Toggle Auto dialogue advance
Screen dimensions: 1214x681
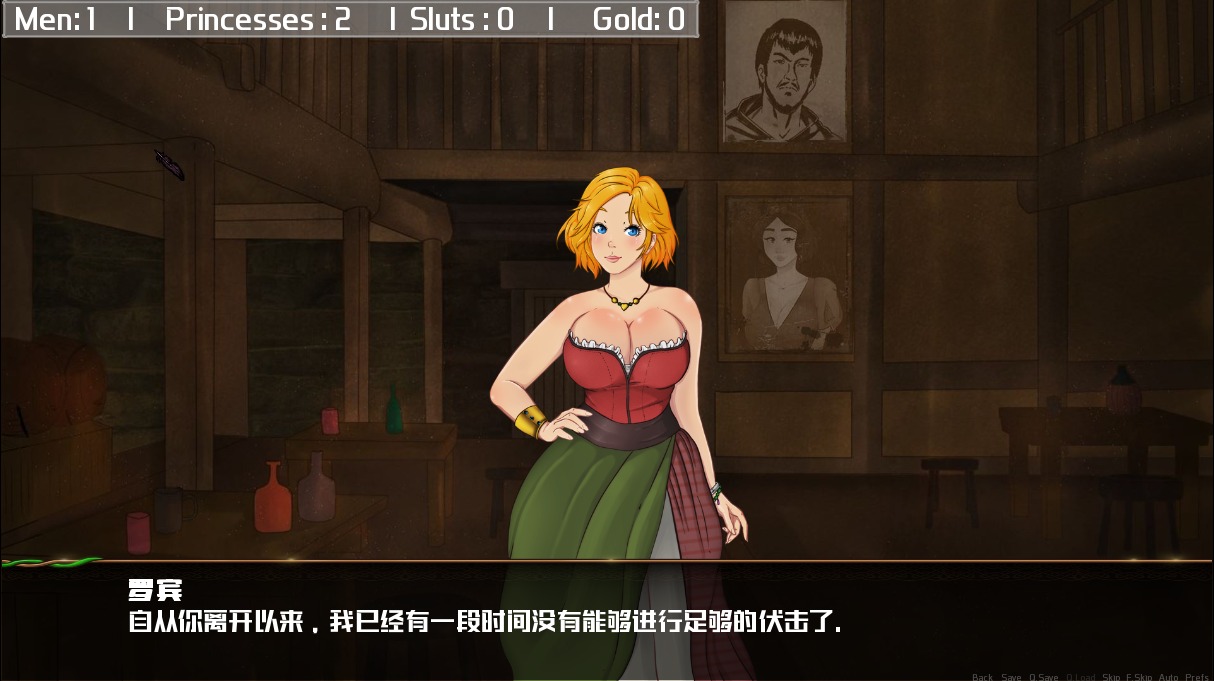(1168, 677)
